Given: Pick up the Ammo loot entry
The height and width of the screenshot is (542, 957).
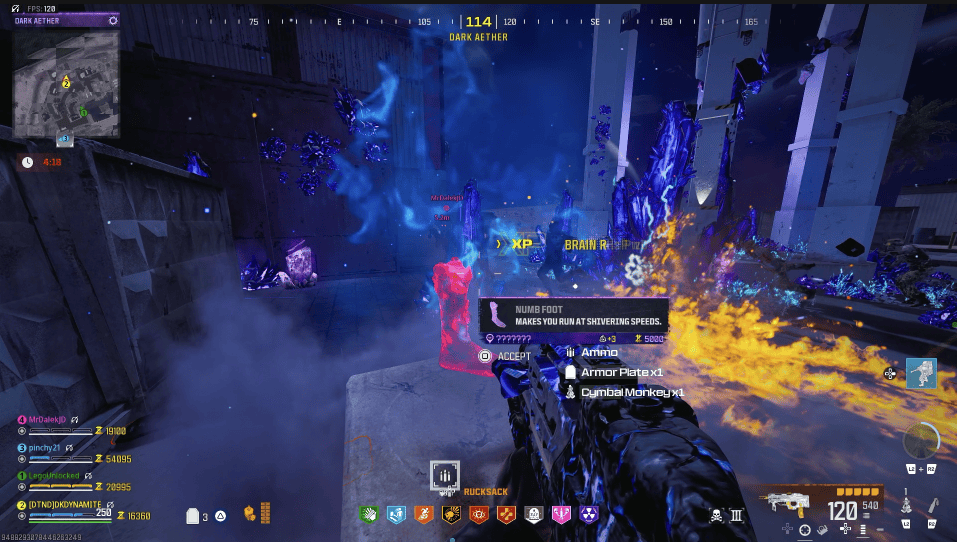Looking at the screenshot, I should [x=599, y=352].
